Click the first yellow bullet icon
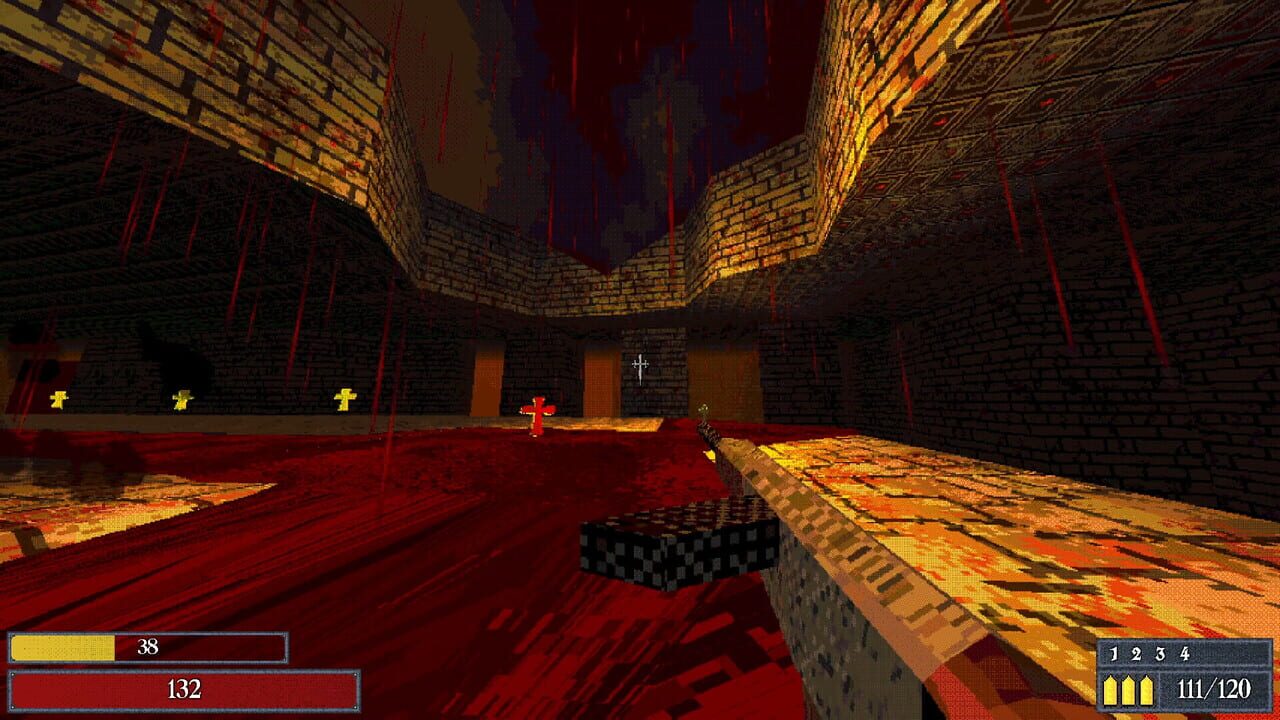Viewport: 1280px width, 720px height. (x=1109, y=689)
